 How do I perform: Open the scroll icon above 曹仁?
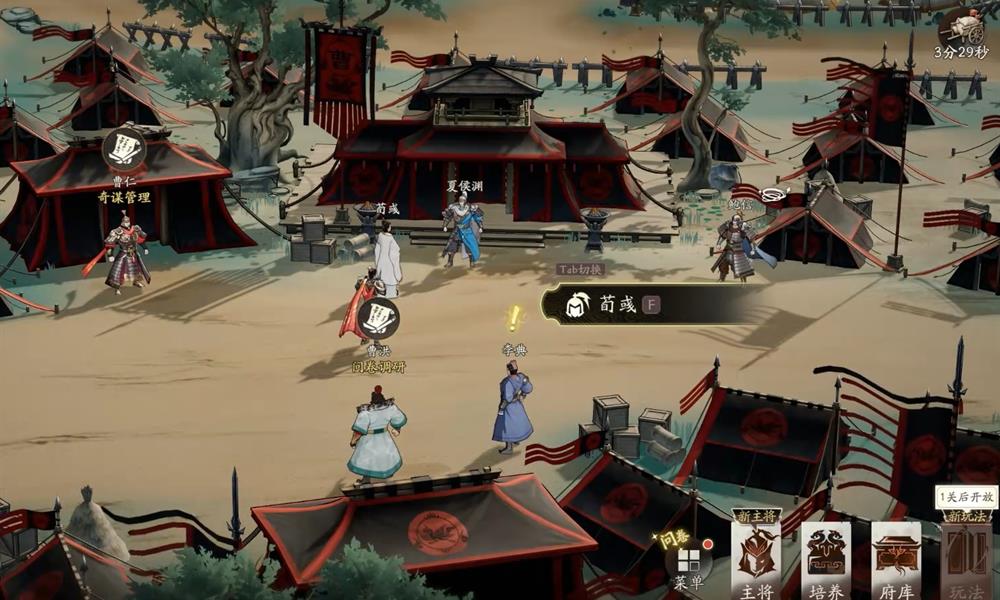click(124, 149)
